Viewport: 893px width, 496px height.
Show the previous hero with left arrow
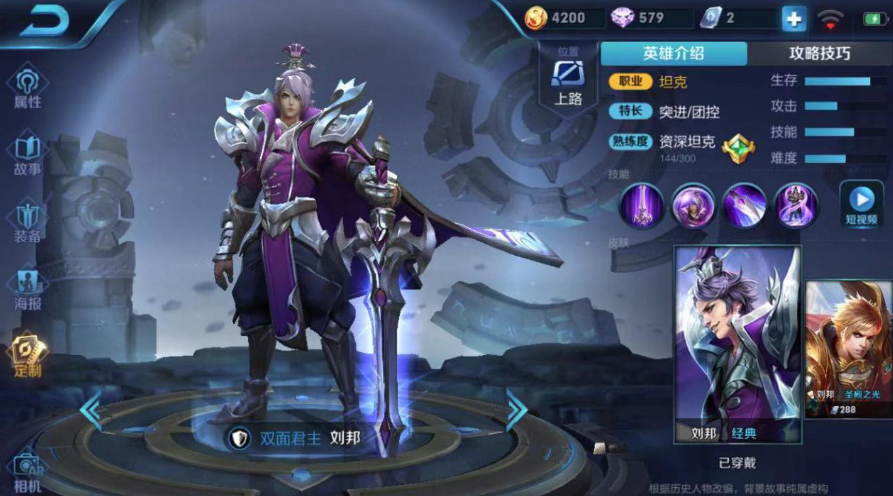[91, 410]
